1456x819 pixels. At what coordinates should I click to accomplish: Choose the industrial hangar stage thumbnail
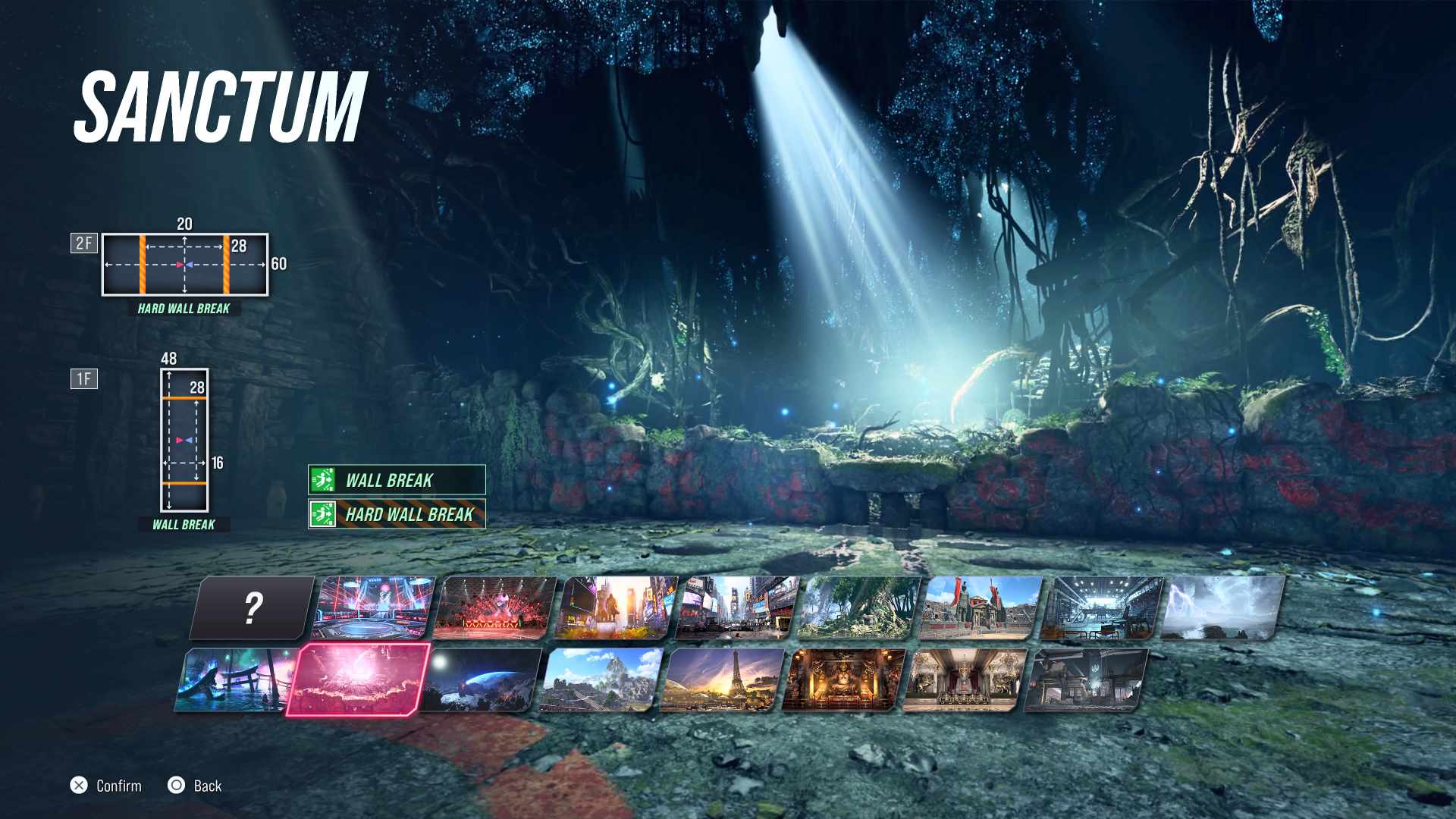[1103, 608]
